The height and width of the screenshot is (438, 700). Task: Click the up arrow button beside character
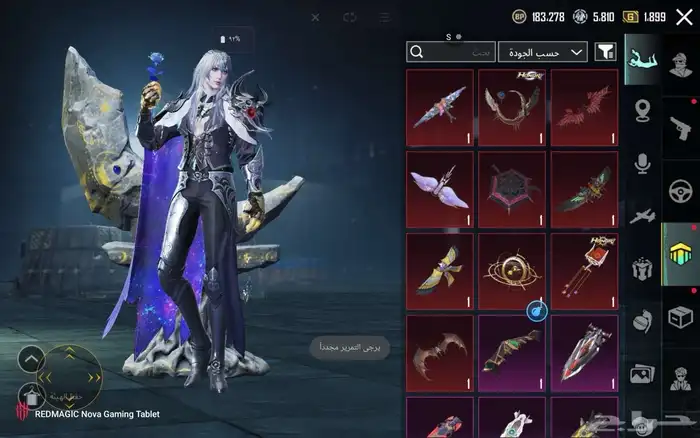pyautogui.click(x=31, y=359)
